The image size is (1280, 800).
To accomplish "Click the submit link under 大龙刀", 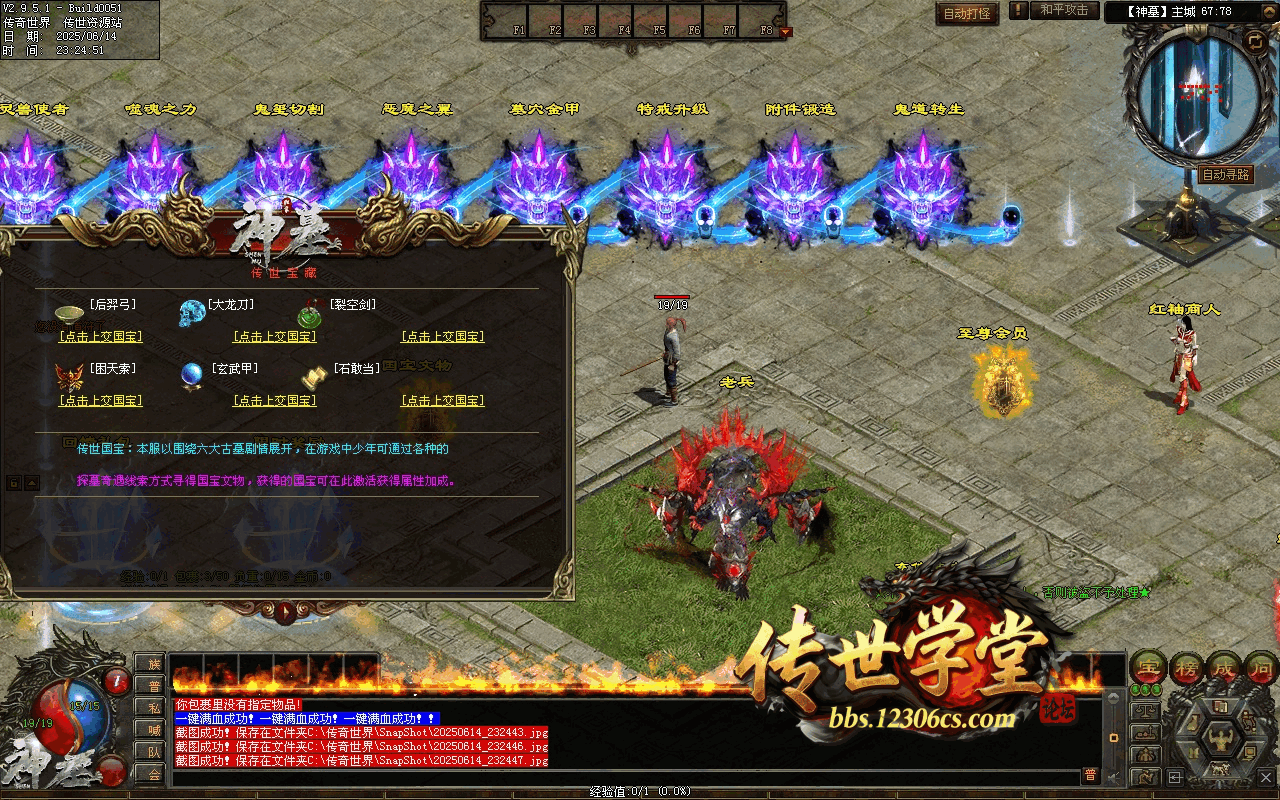I will pyautogui.click(x=274, y=337).
